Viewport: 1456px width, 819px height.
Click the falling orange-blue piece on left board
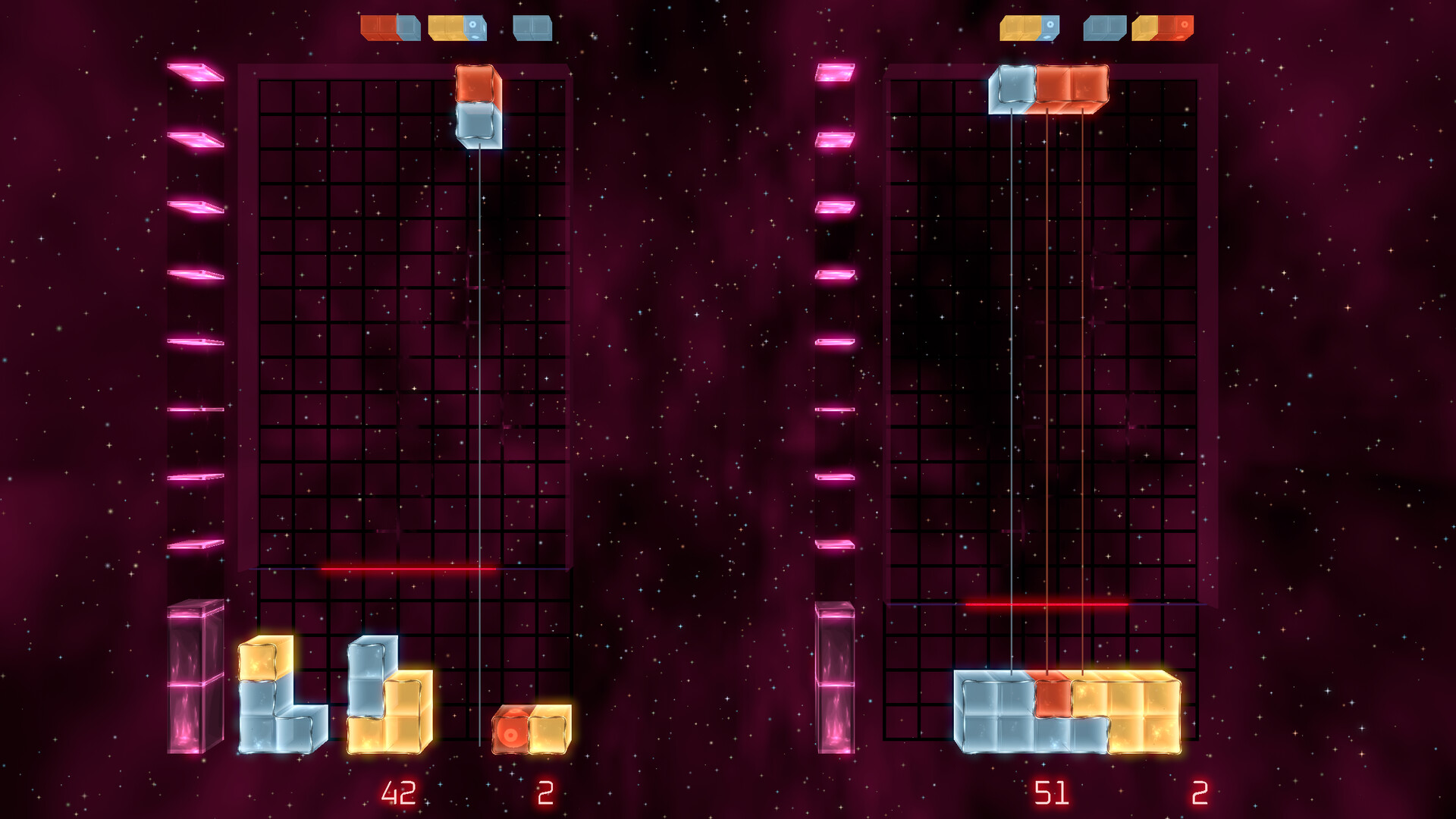tap(477, 106)
